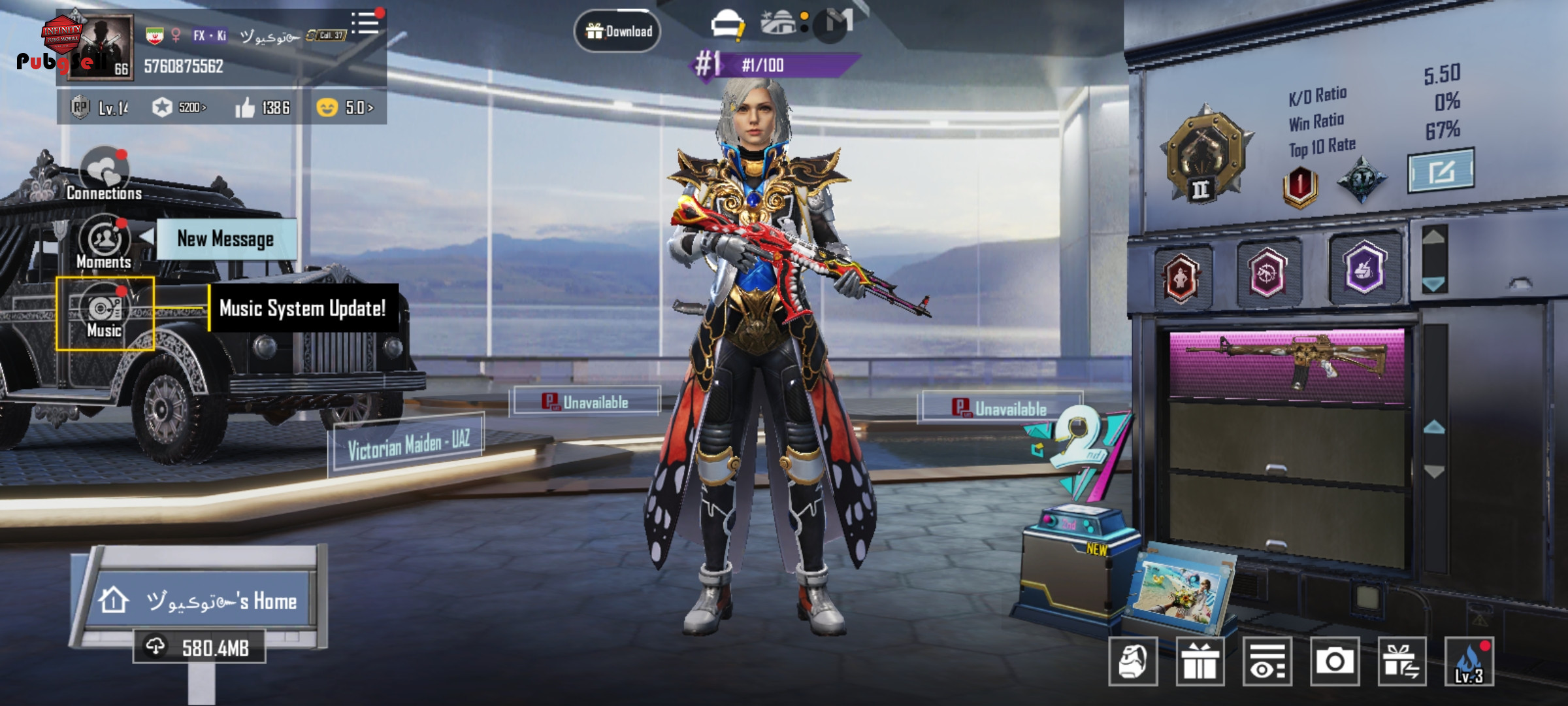Viewport: 1568px width, 706px height.
Task: View the likes thumbs-up count
Action: pyautogui.click(x=263, y=107)
